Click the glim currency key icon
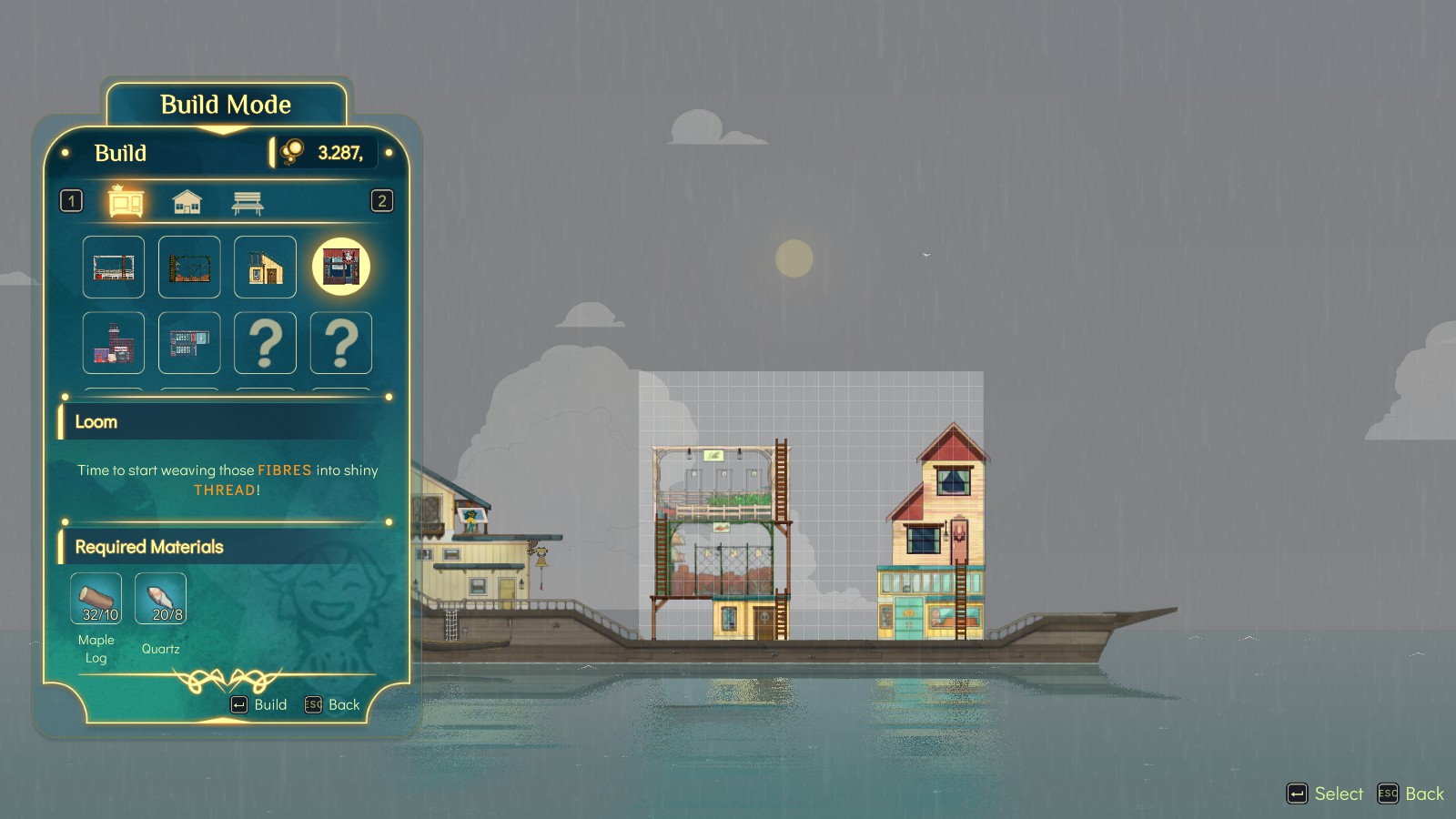This screenshot has height=819, width=1456. coord(290,152)
